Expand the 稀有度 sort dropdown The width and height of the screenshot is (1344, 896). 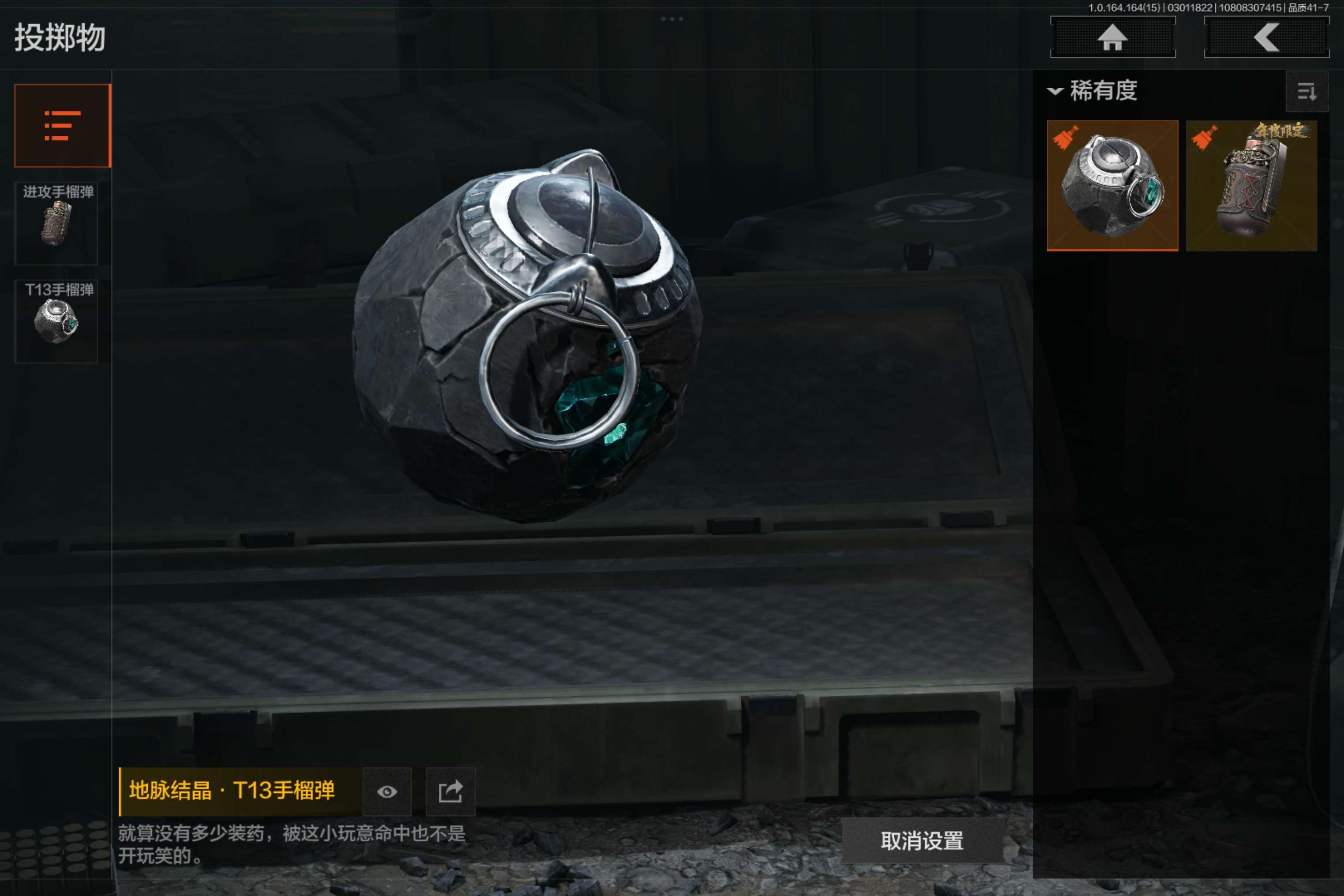[x=1093, y=91]
